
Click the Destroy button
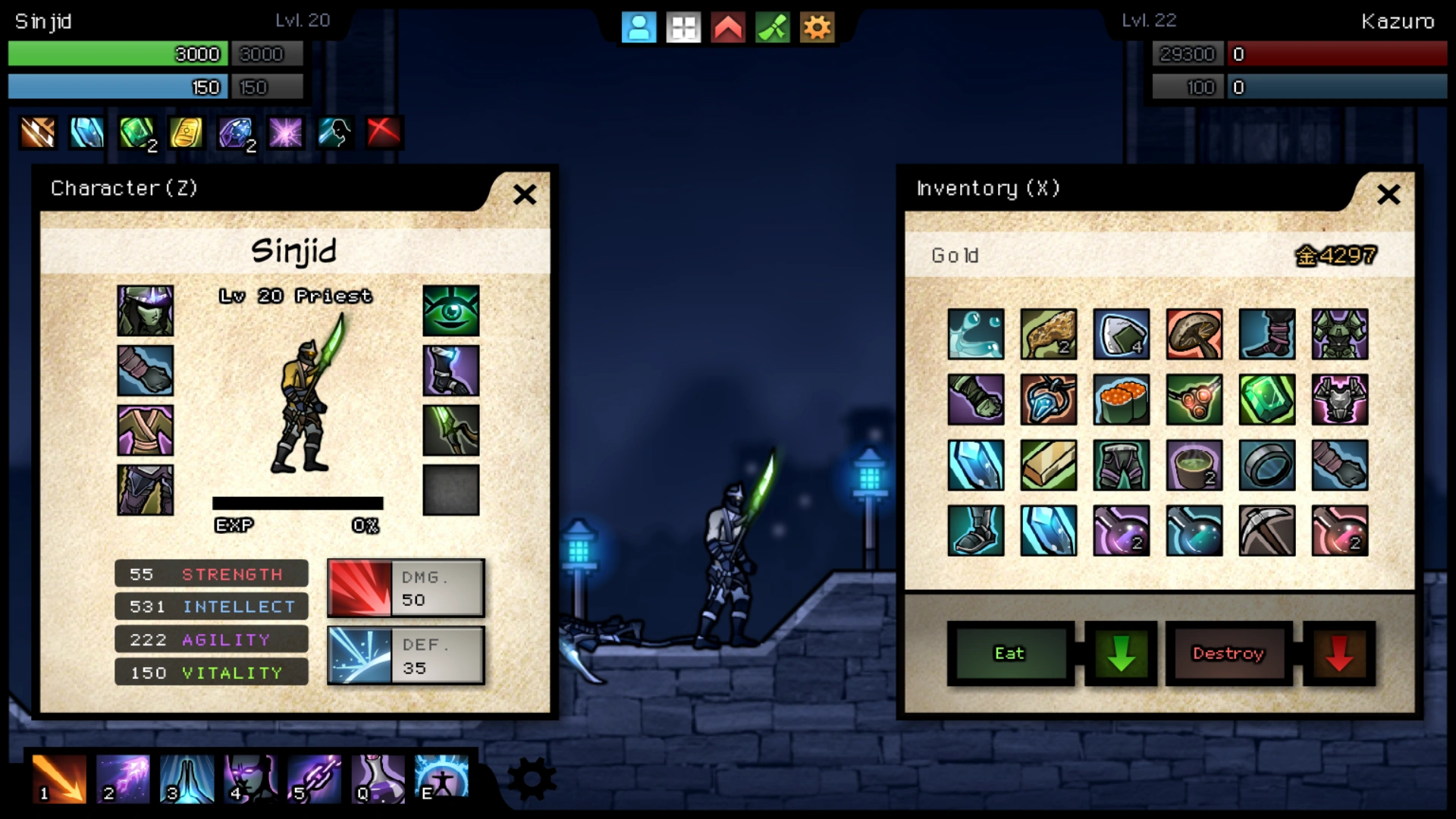[x=1228, y=653]
